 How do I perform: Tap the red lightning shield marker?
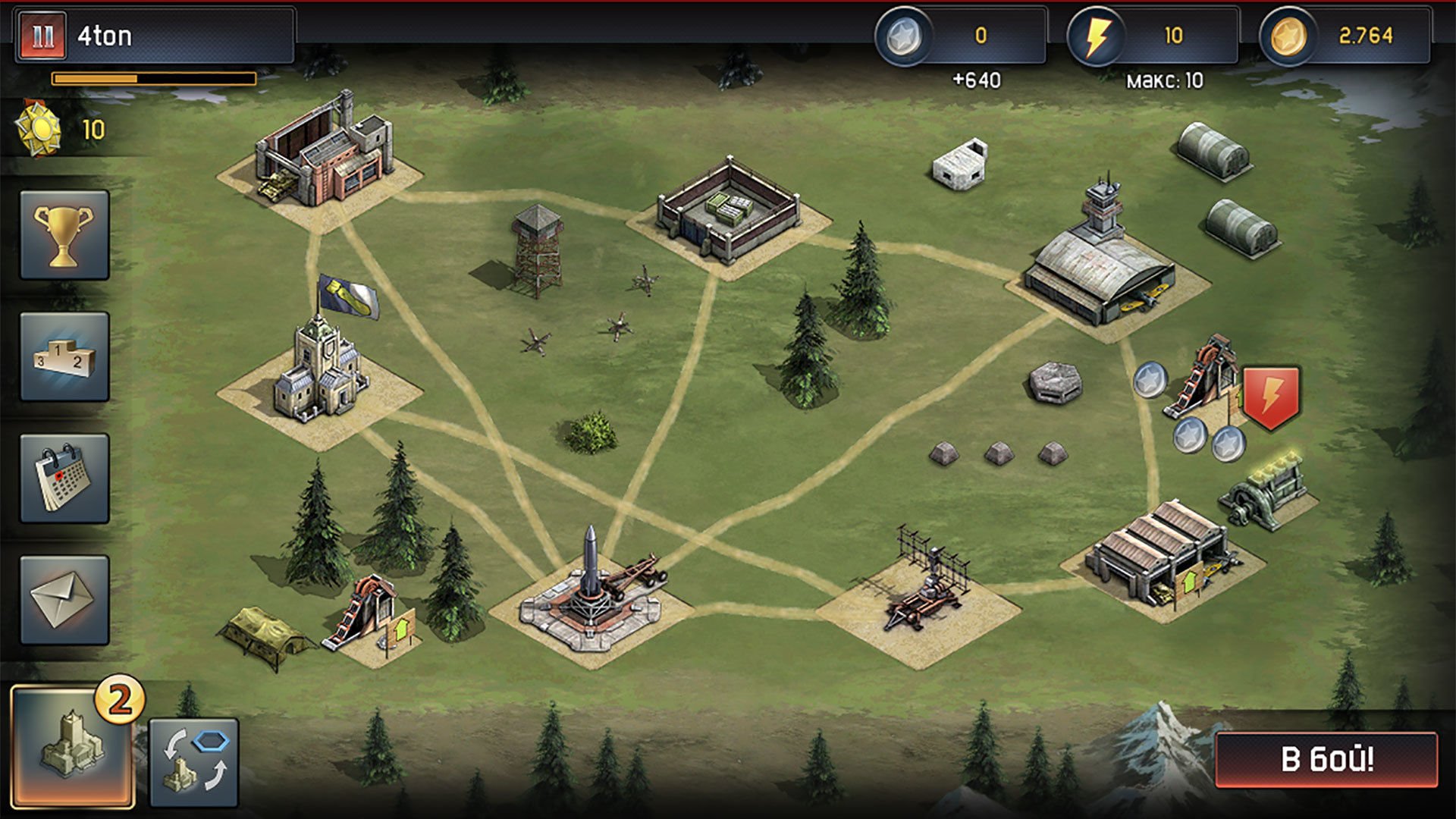1272,397
